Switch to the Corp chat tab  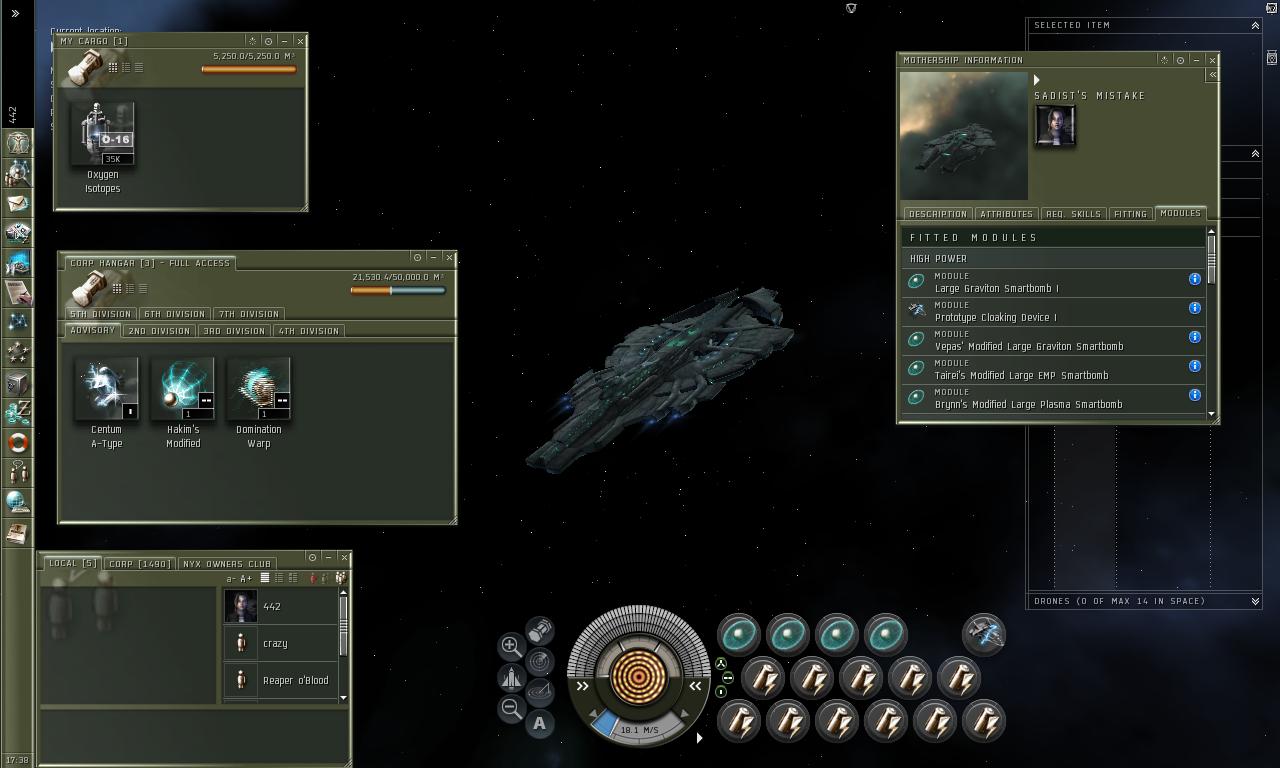tap(140, 564)
